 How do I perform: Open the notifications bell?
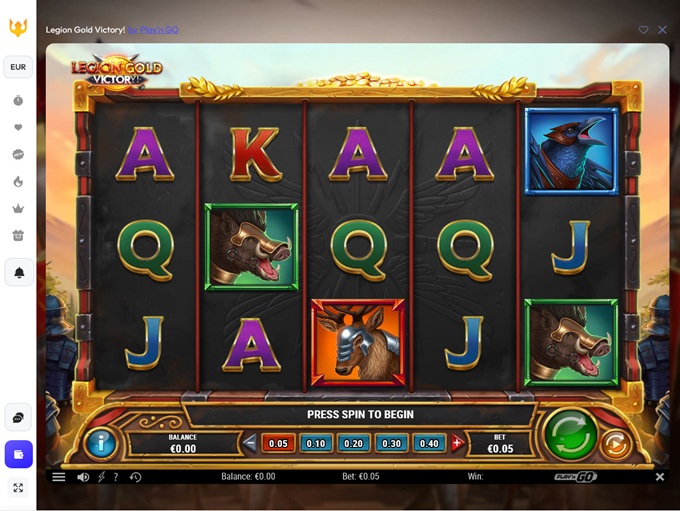coord(18,272)
